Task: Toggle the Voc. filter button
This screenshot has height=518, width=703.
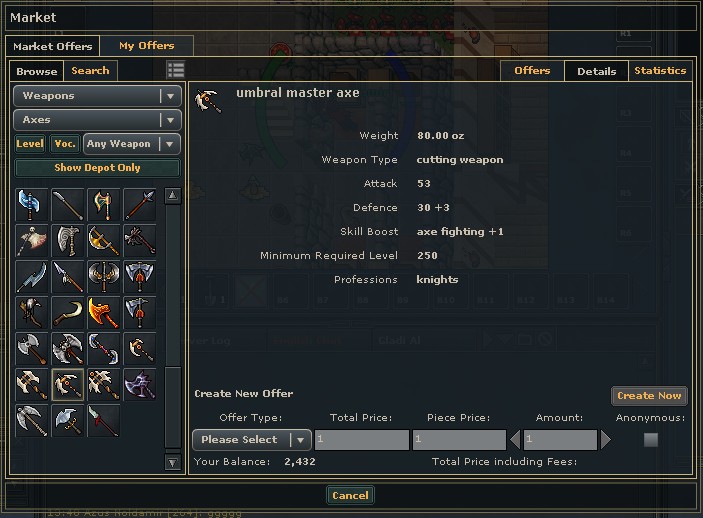Action: coord(65,144)
